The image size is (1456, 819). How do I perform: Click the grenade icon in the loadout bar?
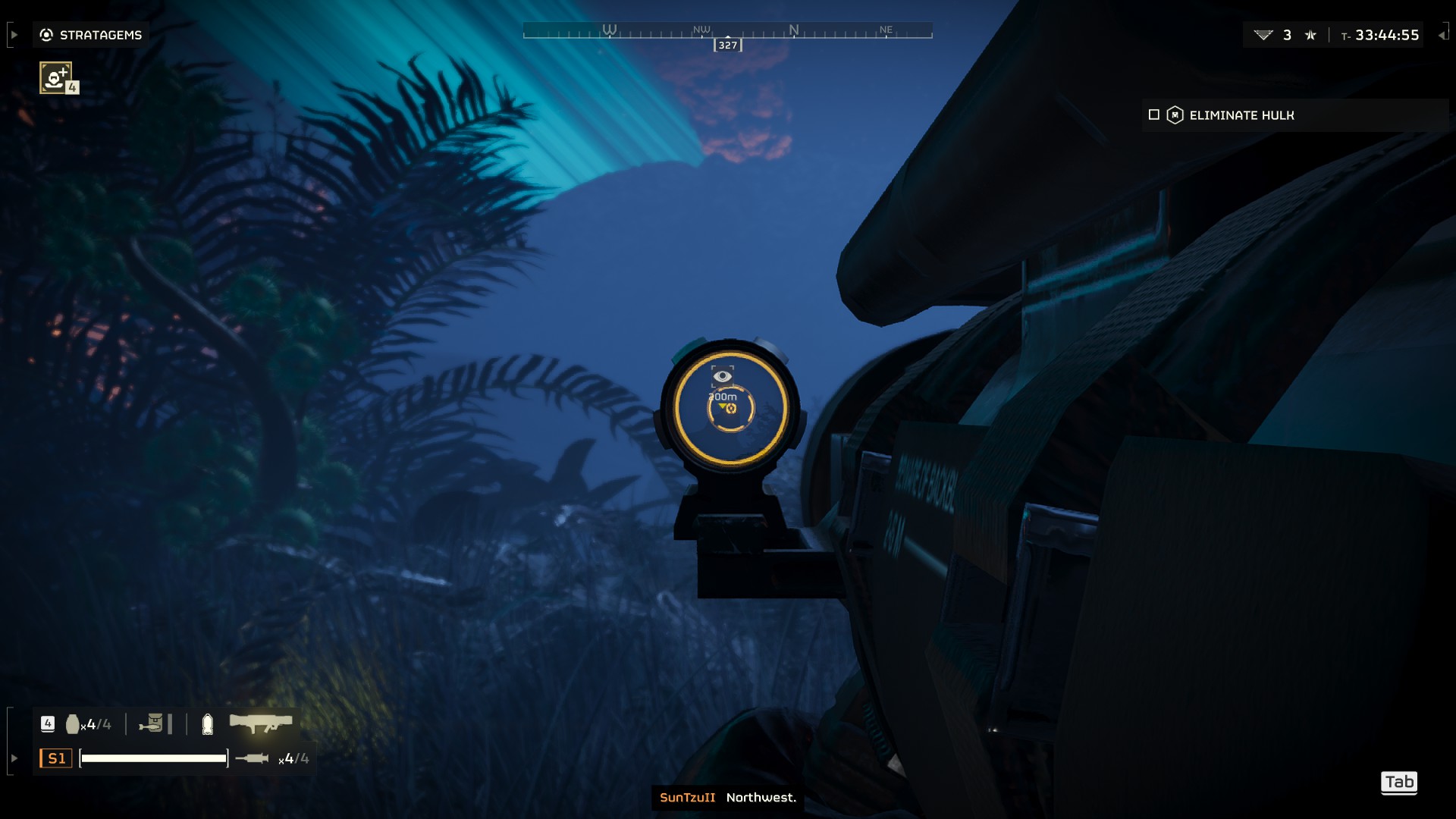[74, 723]
